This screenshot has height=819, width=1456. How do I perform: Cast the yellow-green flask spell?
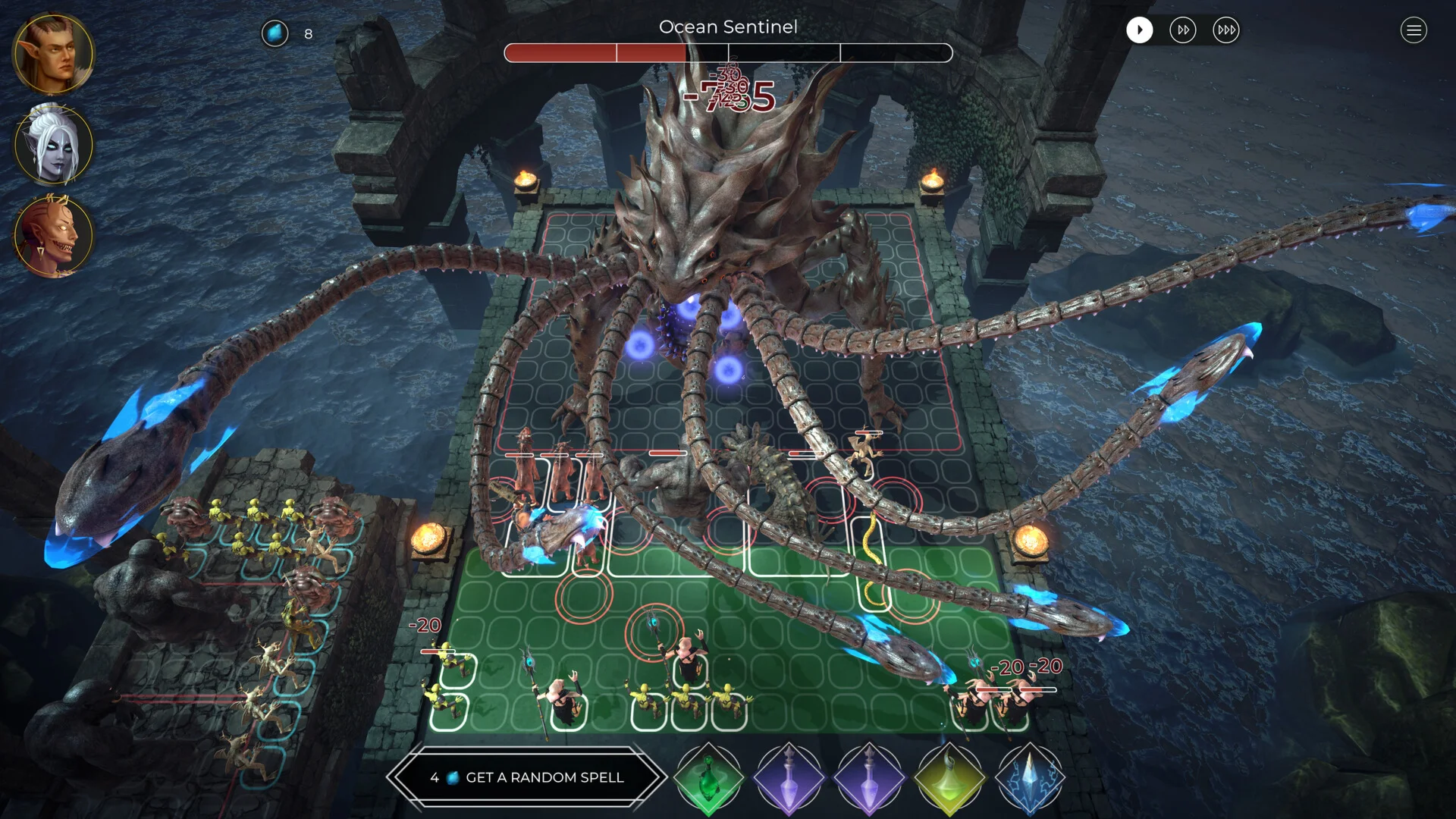point(949,778)
